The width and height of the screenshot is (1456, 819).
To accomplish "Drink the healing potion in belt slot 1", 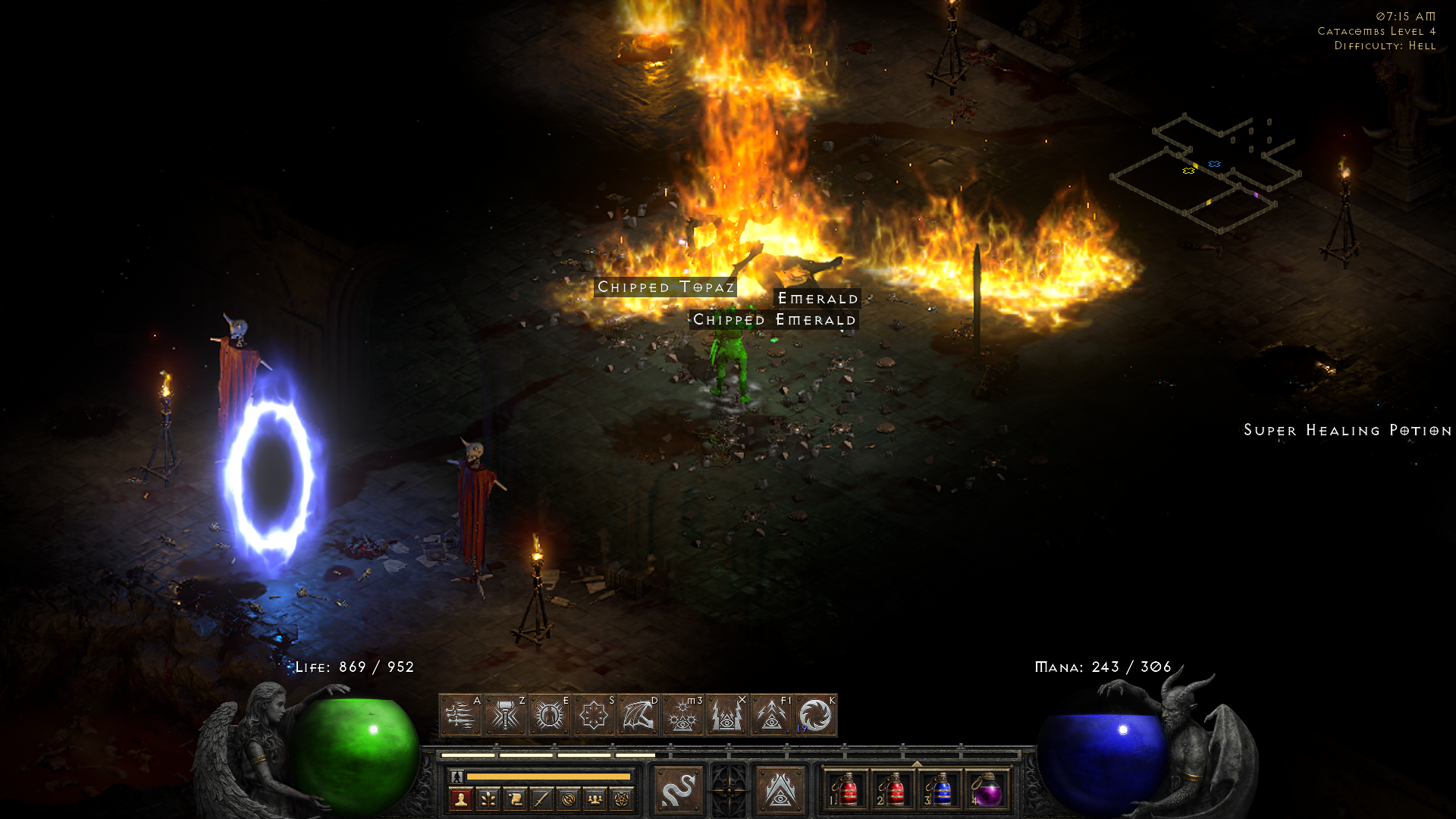I will [x=848, y=789].
